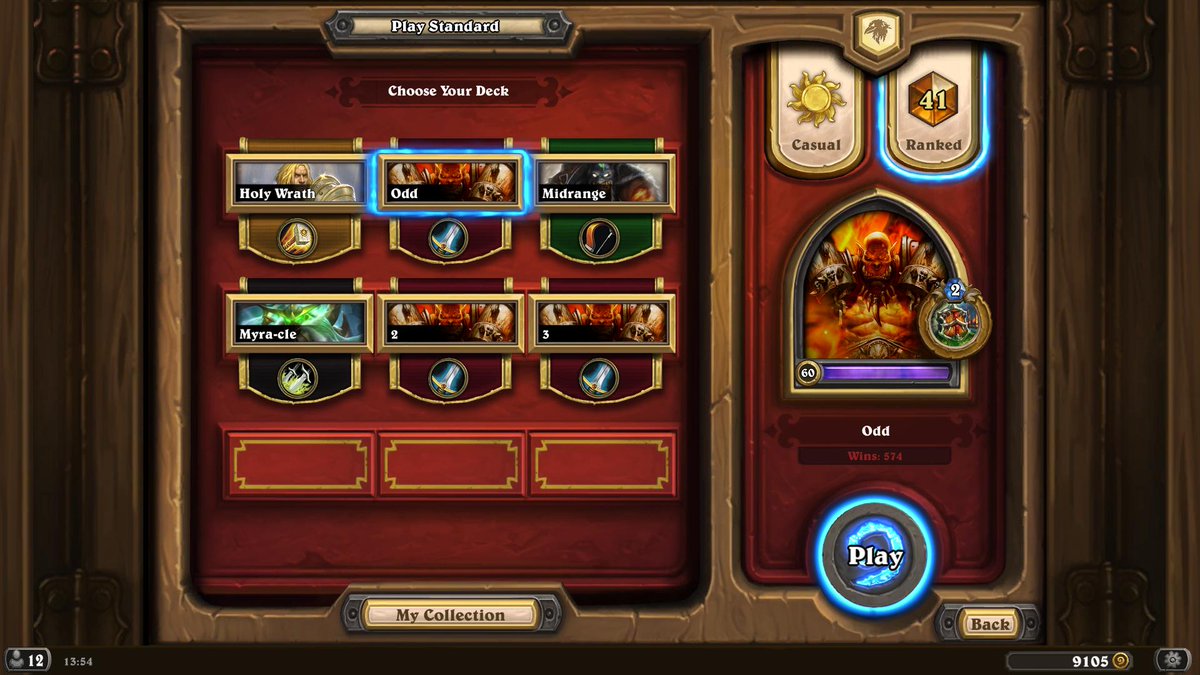Viewport: 1200px width, 675px height.
Task: Choose the deck named 2
Action: pos(449,324)
